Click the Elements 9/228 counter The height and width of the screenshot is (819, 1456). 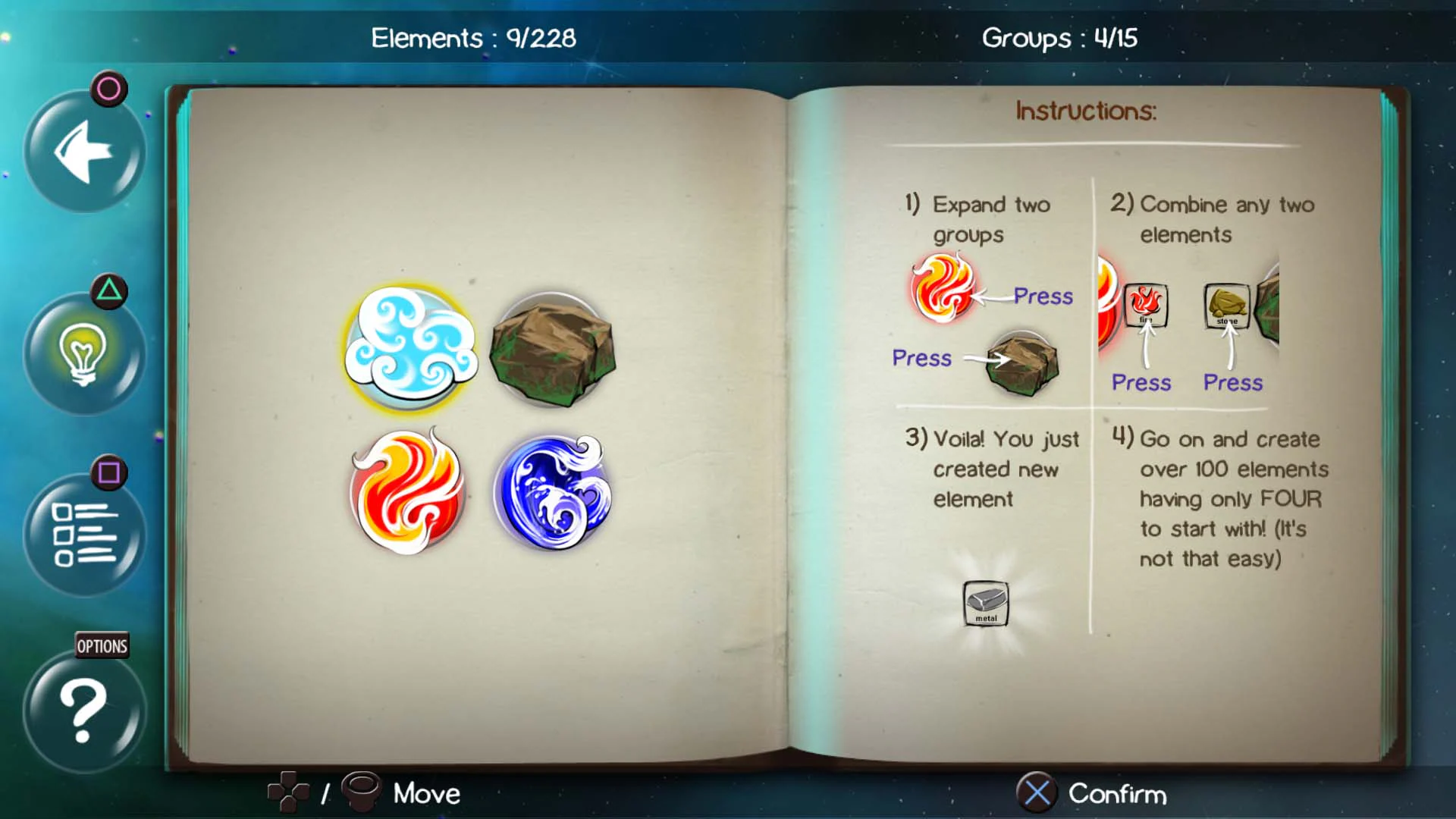[472, 38]
